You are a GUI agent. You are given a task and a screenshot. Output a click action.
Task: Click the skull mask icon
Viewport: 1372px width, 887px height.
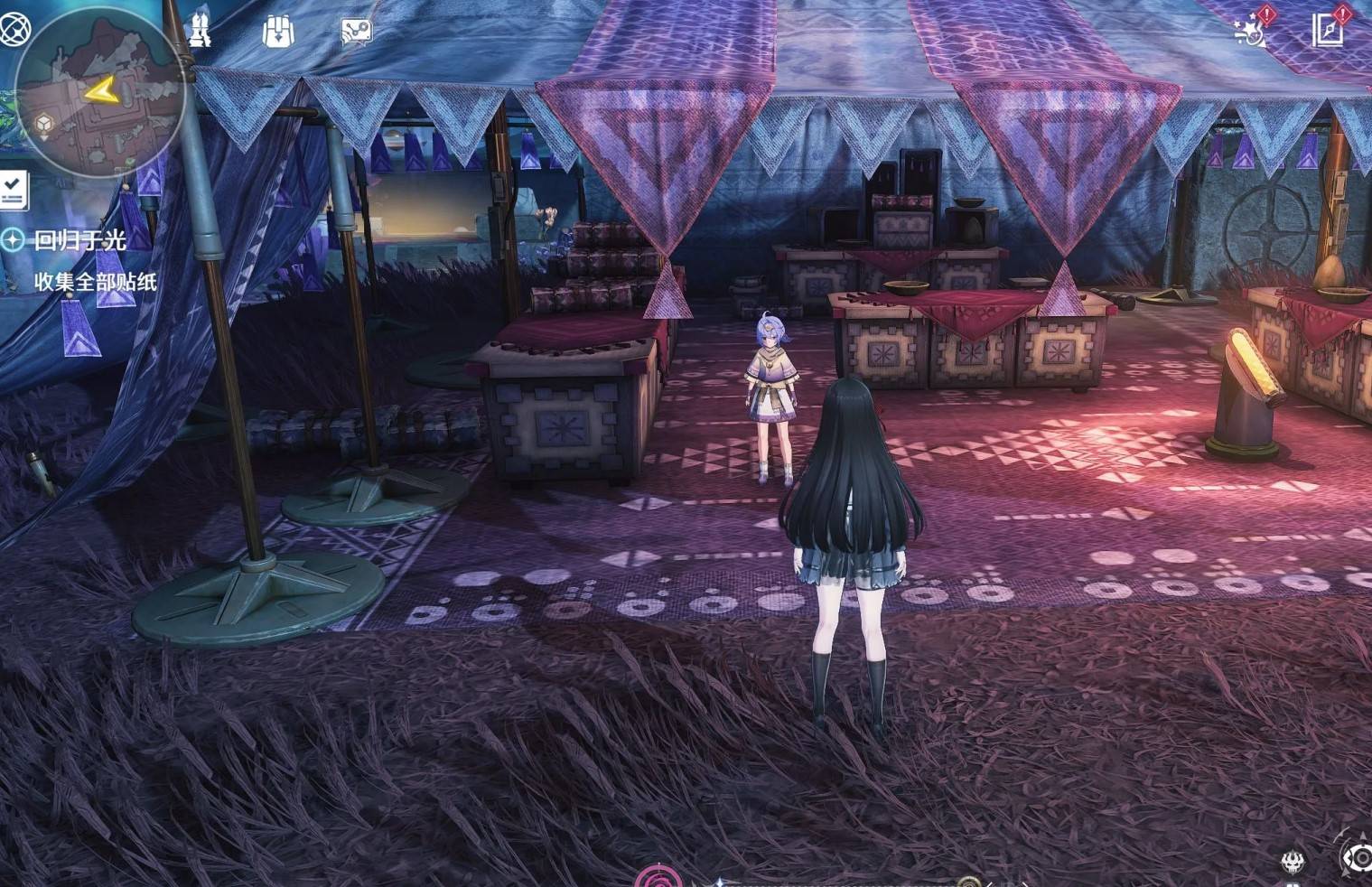pyautogui.click(x=1293, y=861)
